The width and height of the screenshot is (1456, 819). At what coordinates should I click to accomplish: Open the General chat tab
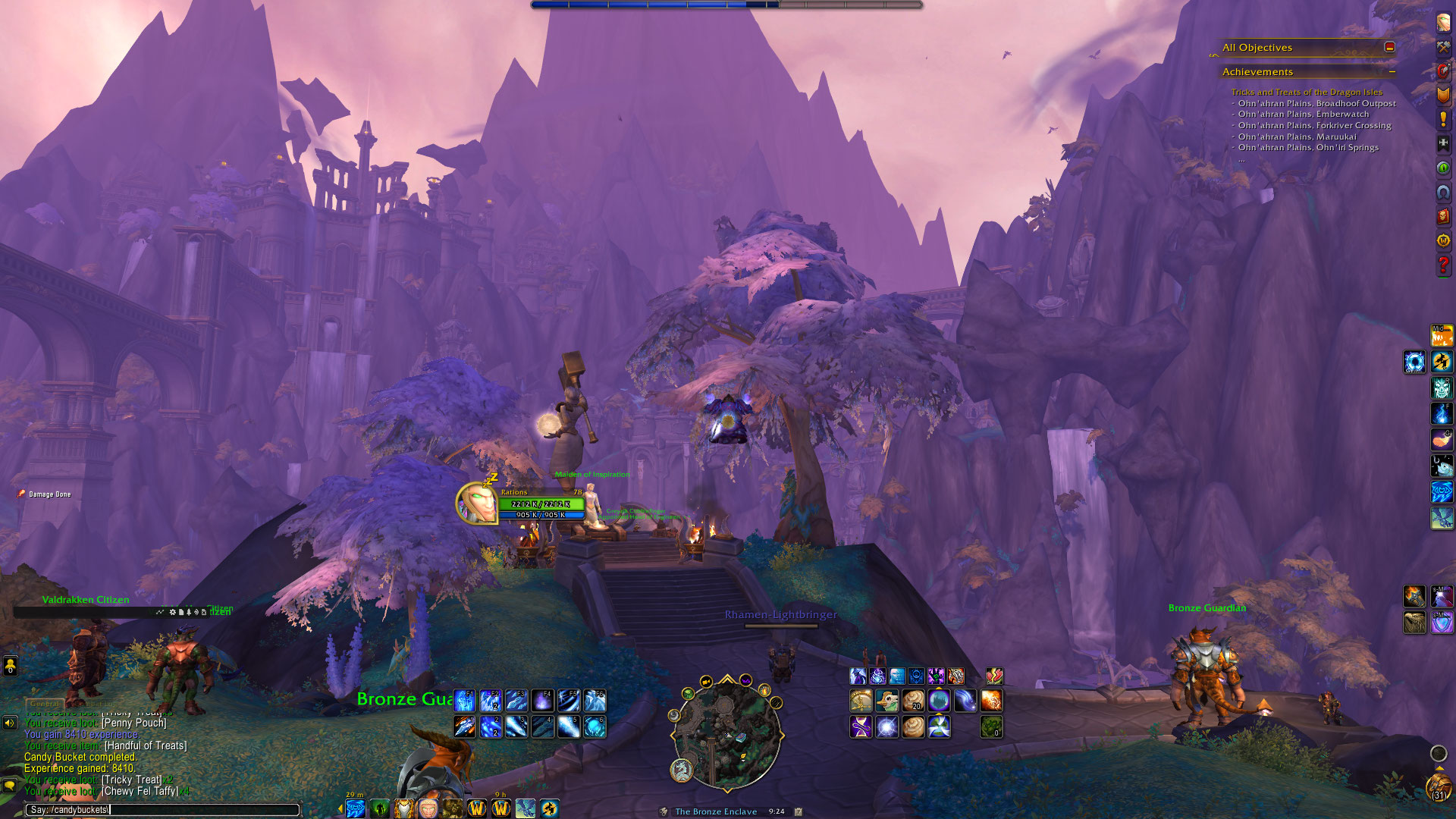pos(45,704)
